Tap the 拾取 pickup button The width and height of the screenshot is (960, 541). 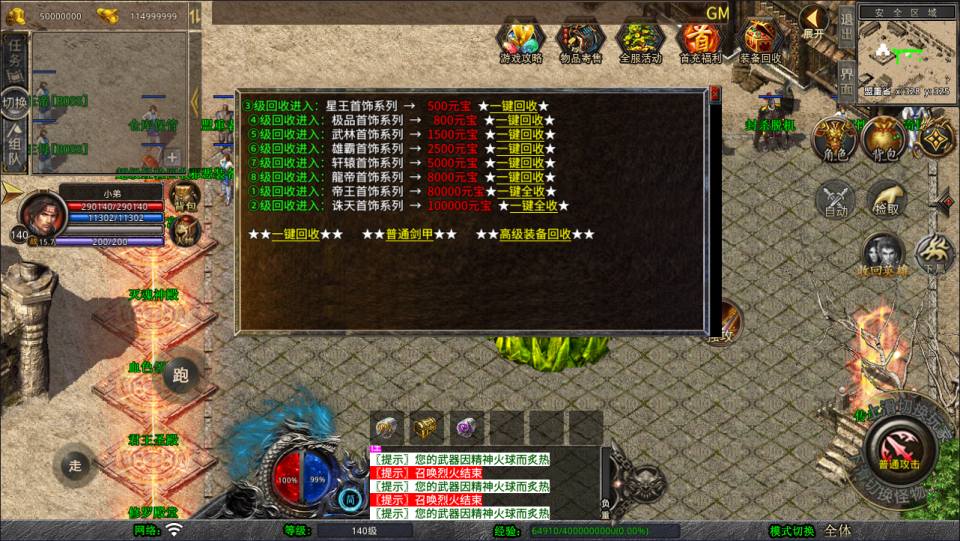pyautogui.click(x=886, y=198)
